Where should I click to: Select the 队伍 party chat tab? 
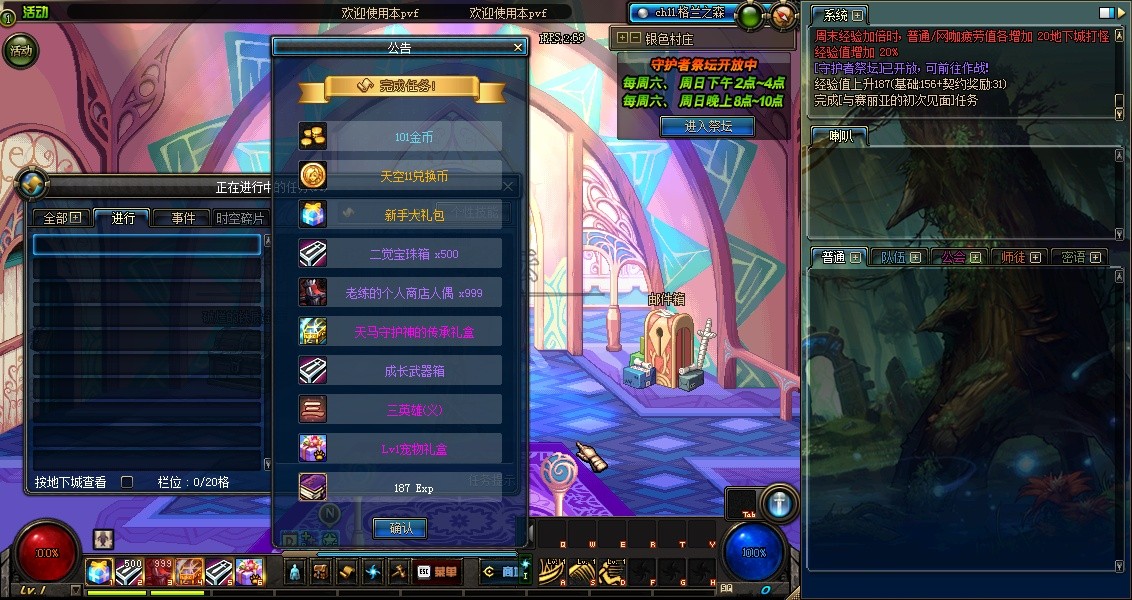(x=899, y=257)
